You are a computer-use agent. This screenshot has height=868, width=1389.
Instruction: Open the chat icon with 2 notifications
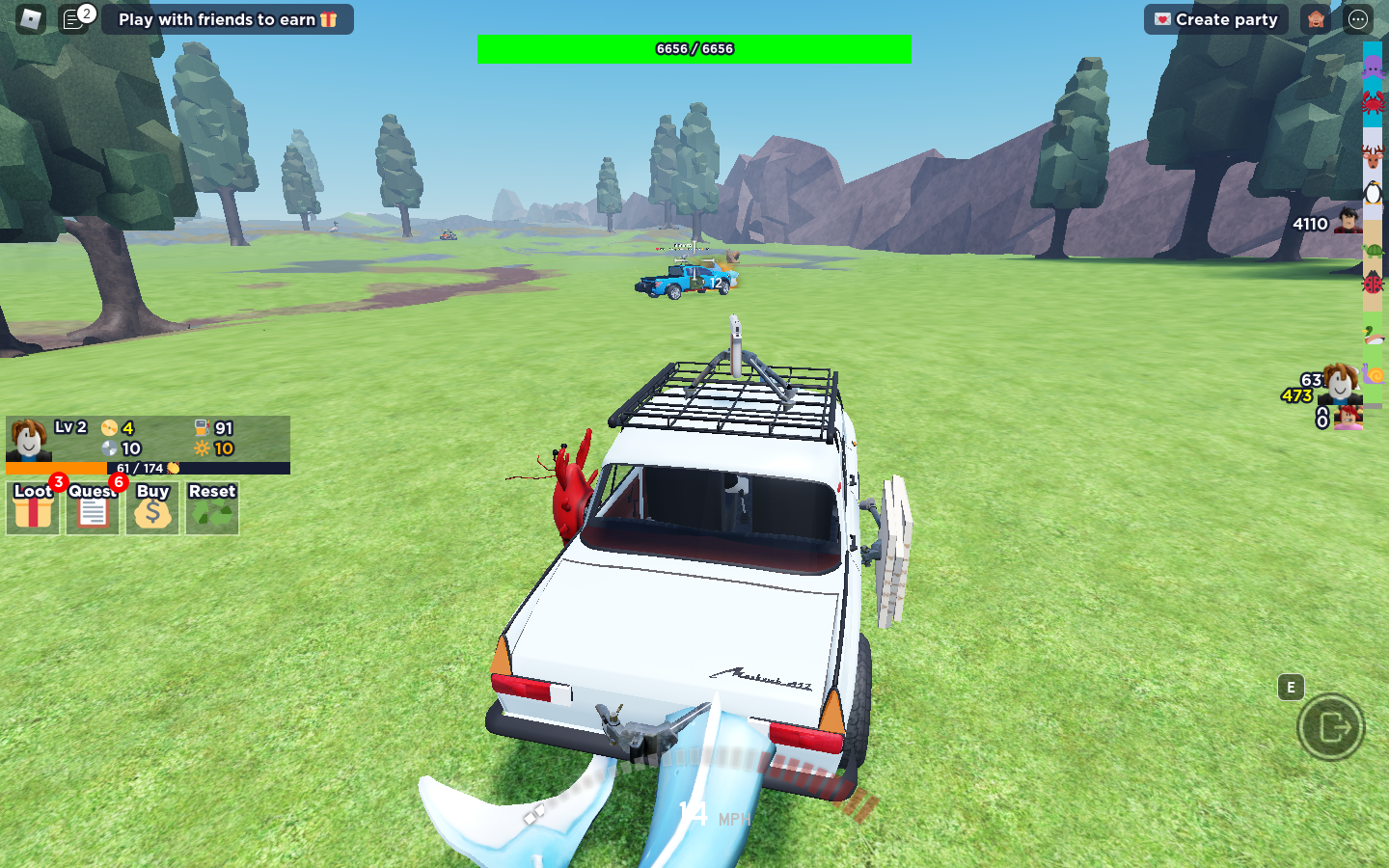coord(73,18)
